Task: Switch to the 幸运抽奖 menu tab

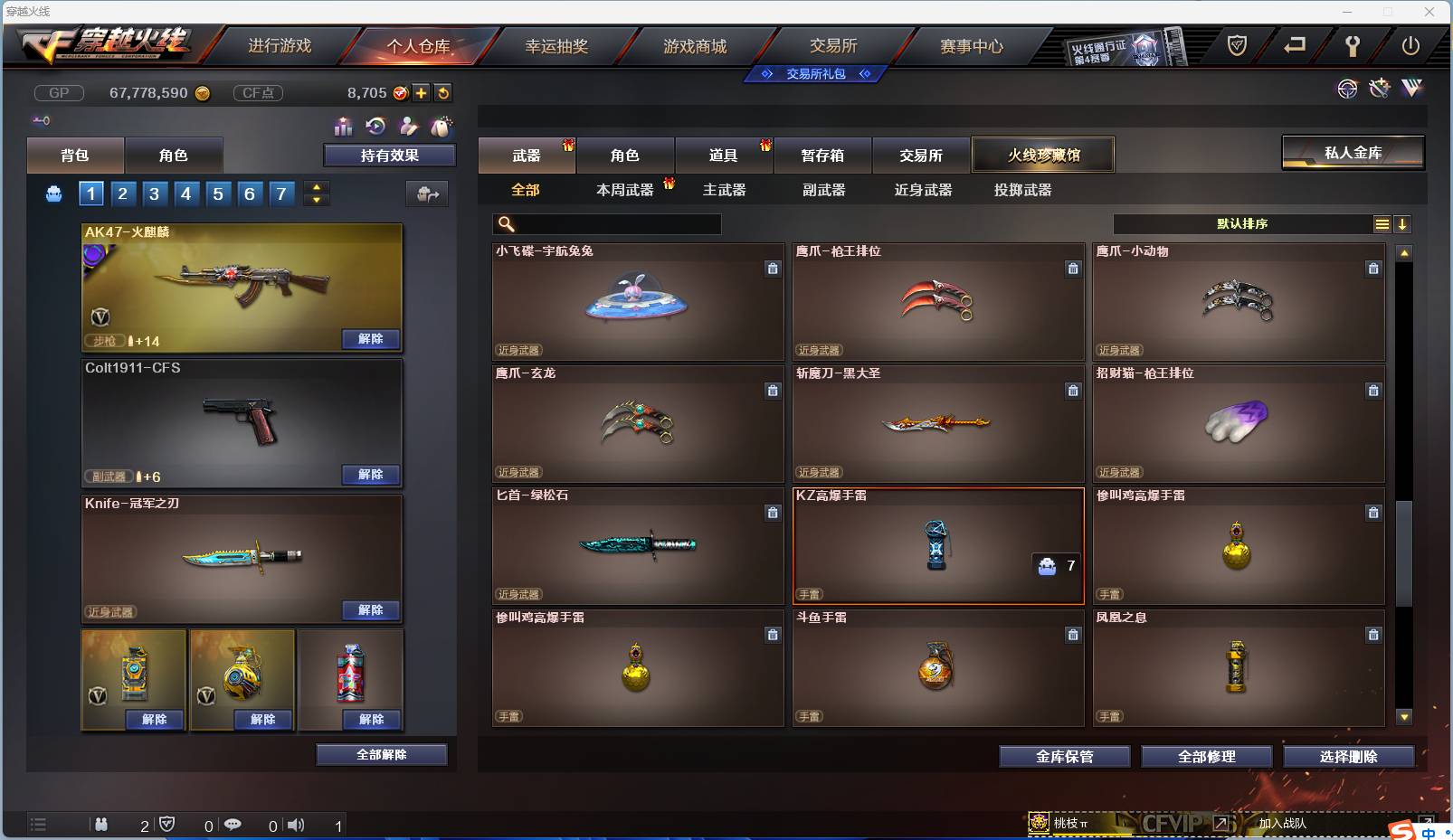Action: [x=556, y=46]
